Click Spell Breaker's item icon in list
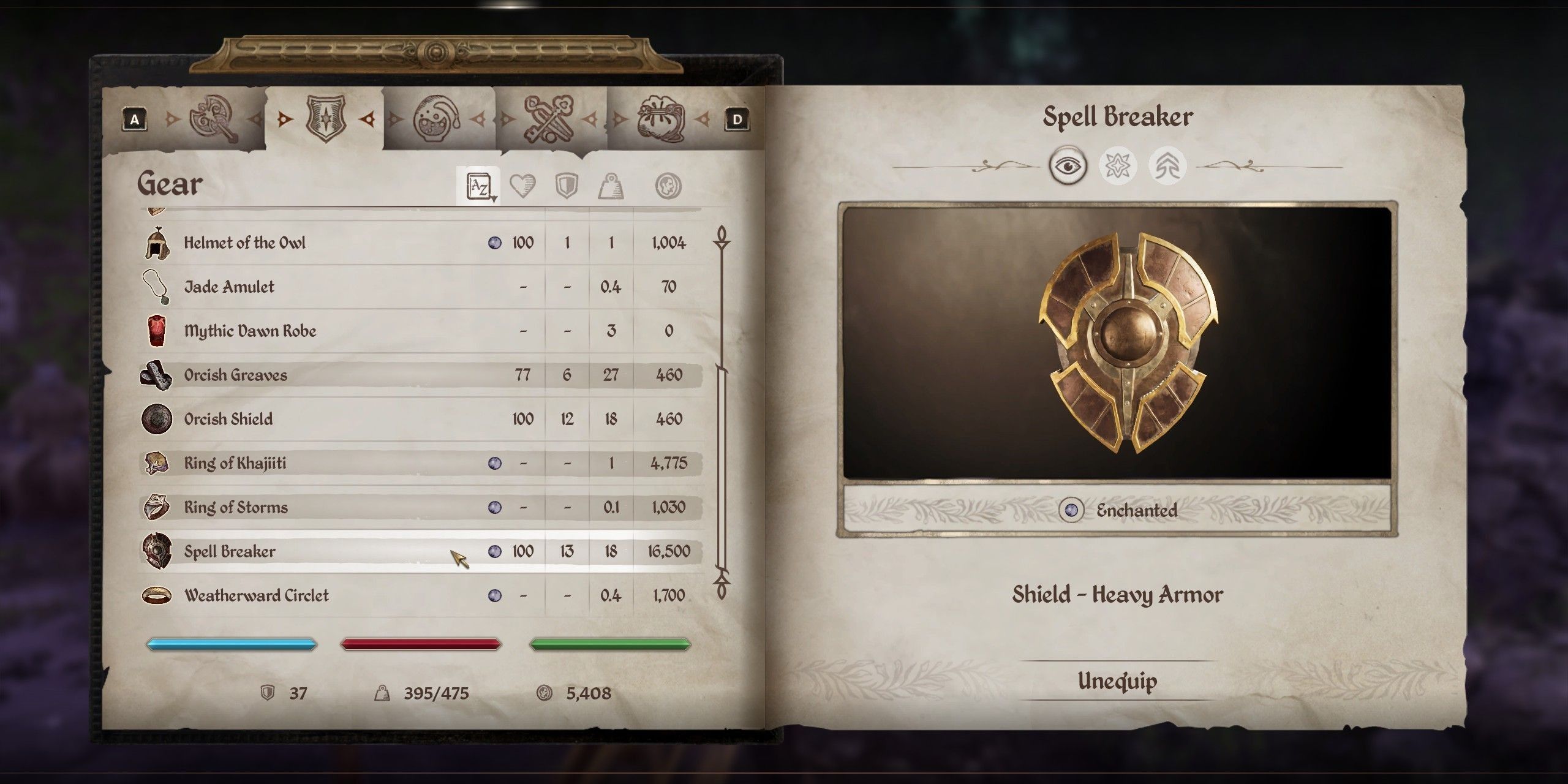The height and width of the screenshot is (784, 1568). (157, 551)
